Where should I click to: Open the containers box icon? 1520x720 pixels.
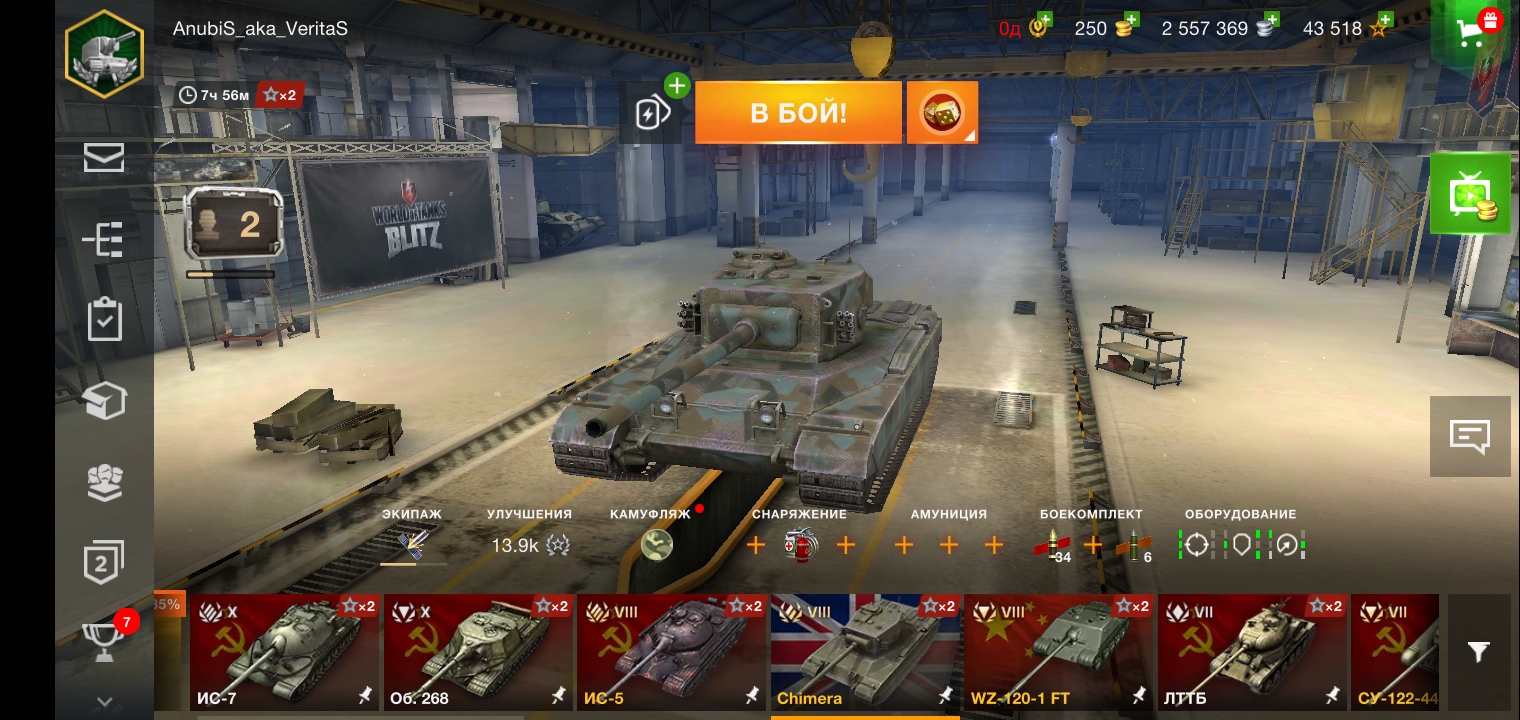pos(104,400)
